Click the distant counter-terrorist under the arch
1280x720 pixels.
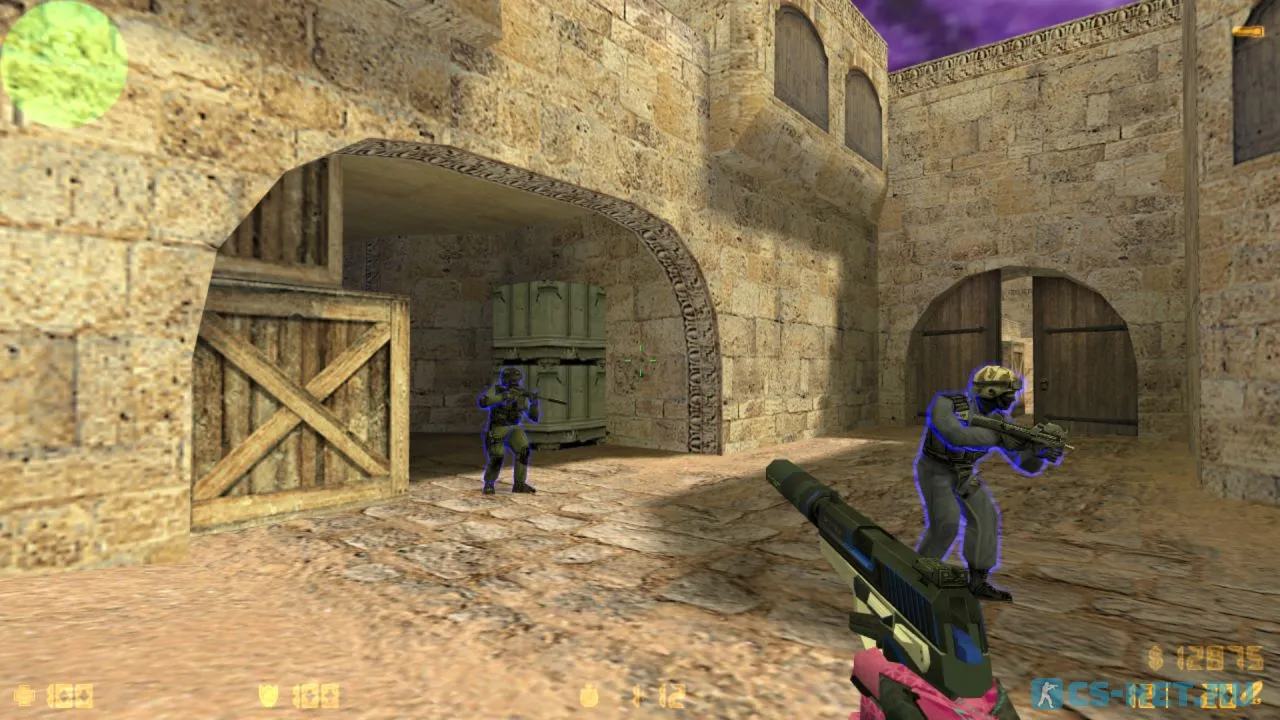[x=510, y=430]
